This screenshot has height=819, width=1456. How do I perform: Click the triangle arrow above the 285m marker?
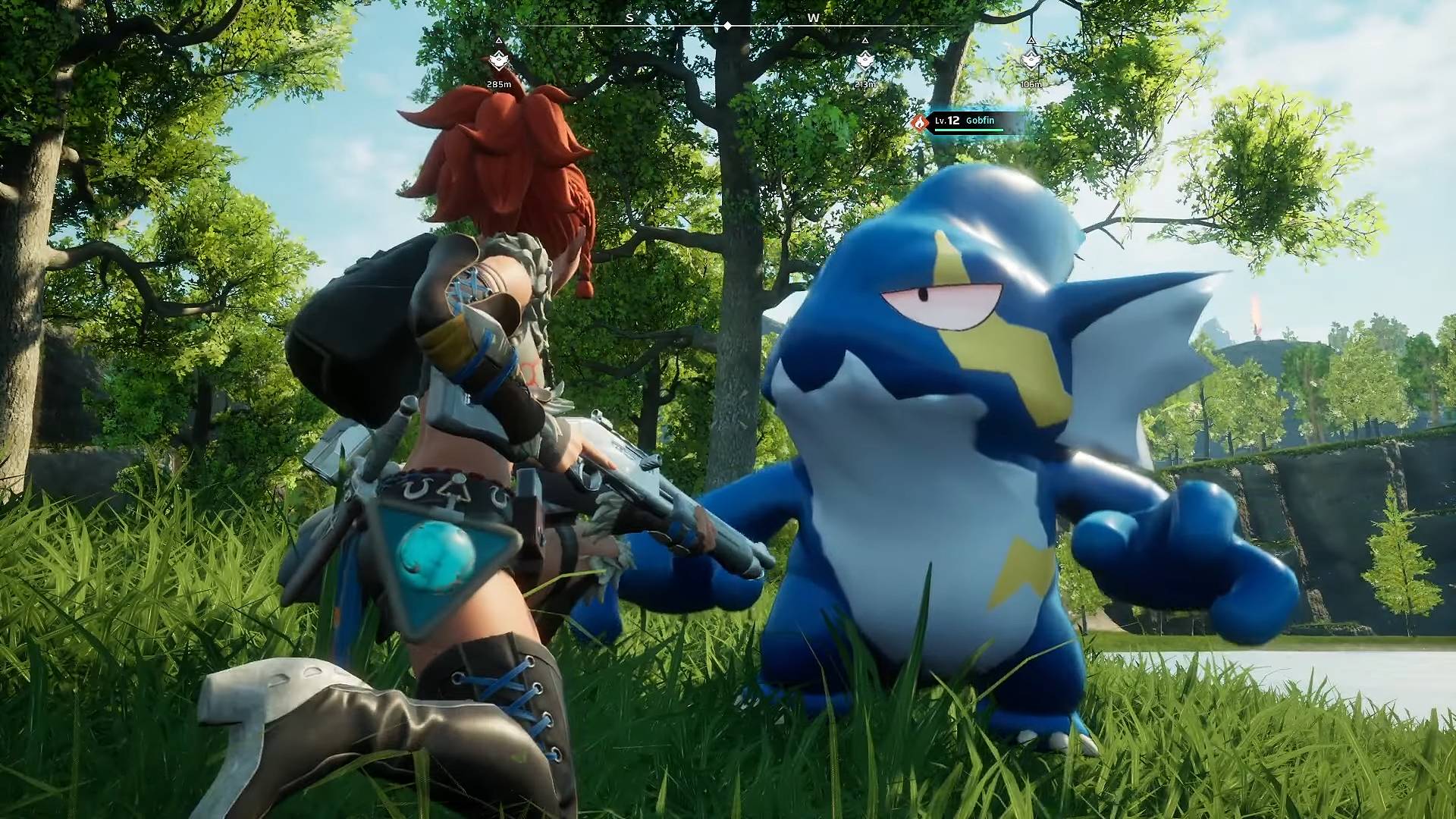click(x=498, y=39)
